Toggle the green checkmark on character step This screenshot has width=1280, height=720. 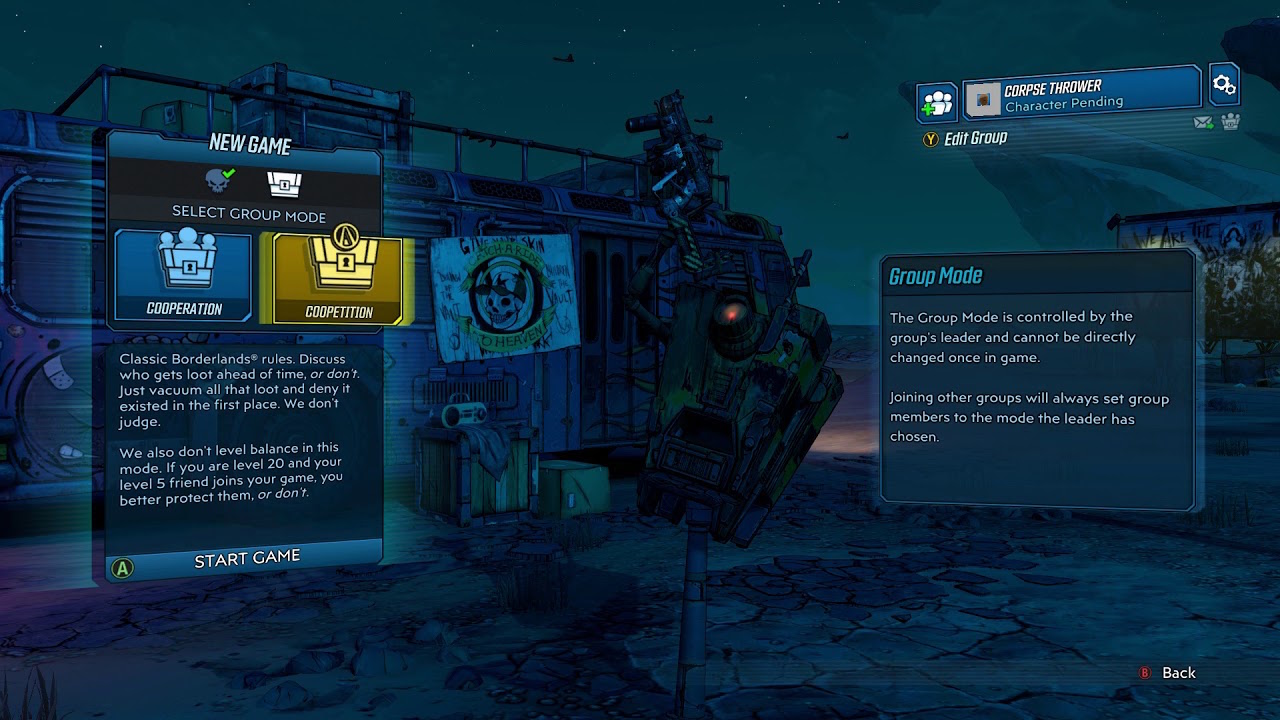pyautogui.click(x=228, y=172)
